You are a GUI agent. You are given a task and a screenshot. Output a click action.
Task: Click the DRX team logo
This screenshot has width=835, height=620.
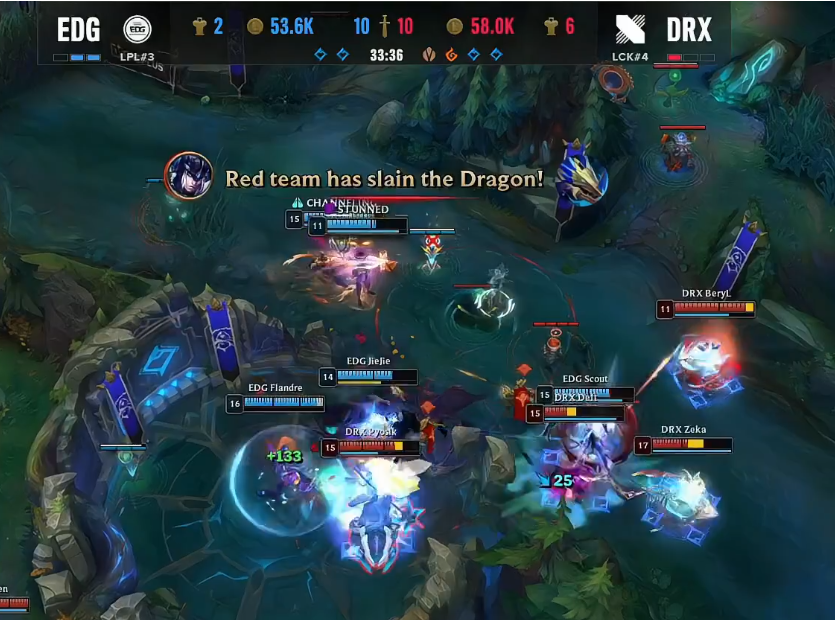pyautogui.click(x=631, y=29)
